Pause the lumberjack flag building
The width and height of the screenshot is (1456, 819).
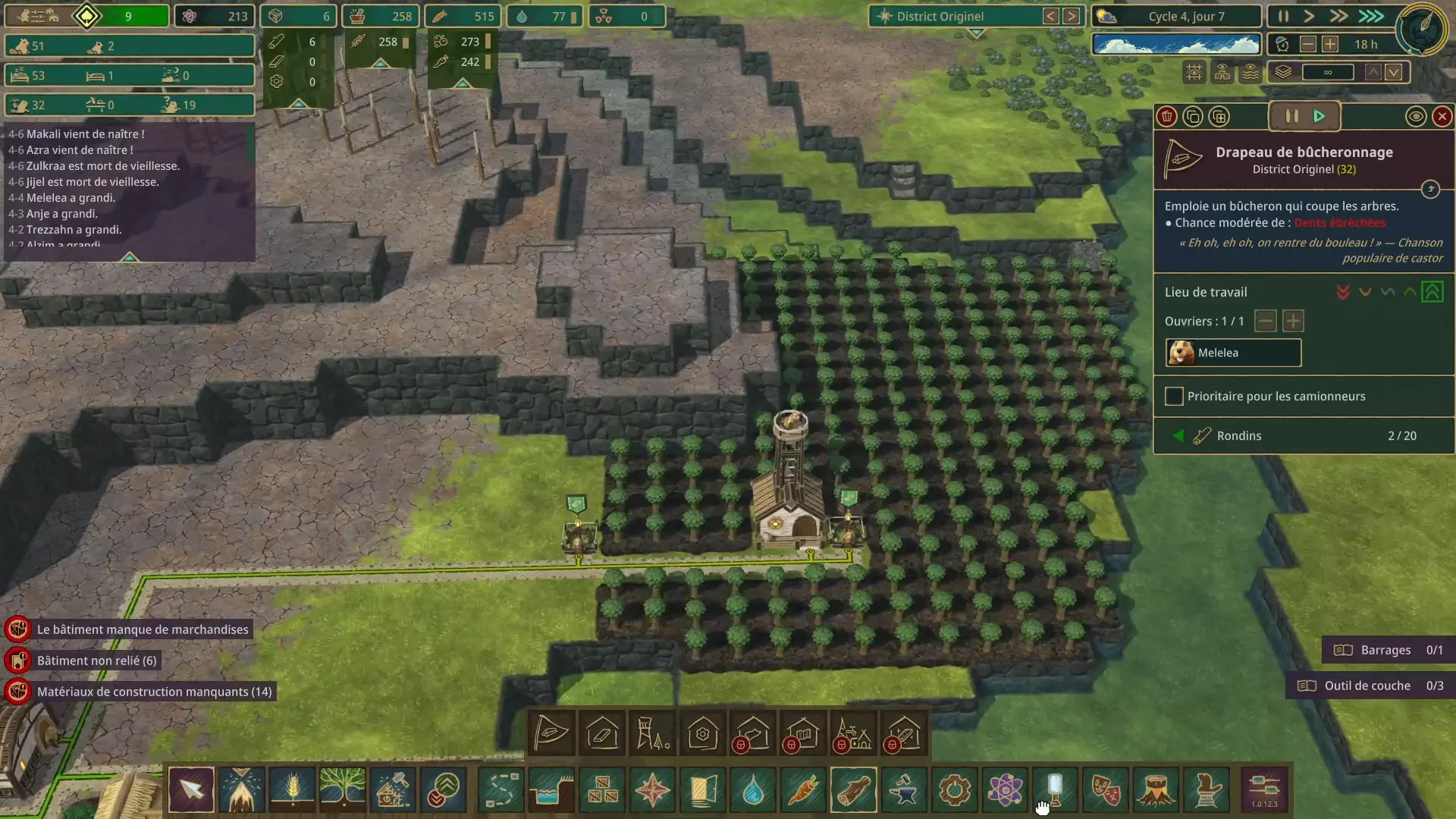click(1291, 117)
